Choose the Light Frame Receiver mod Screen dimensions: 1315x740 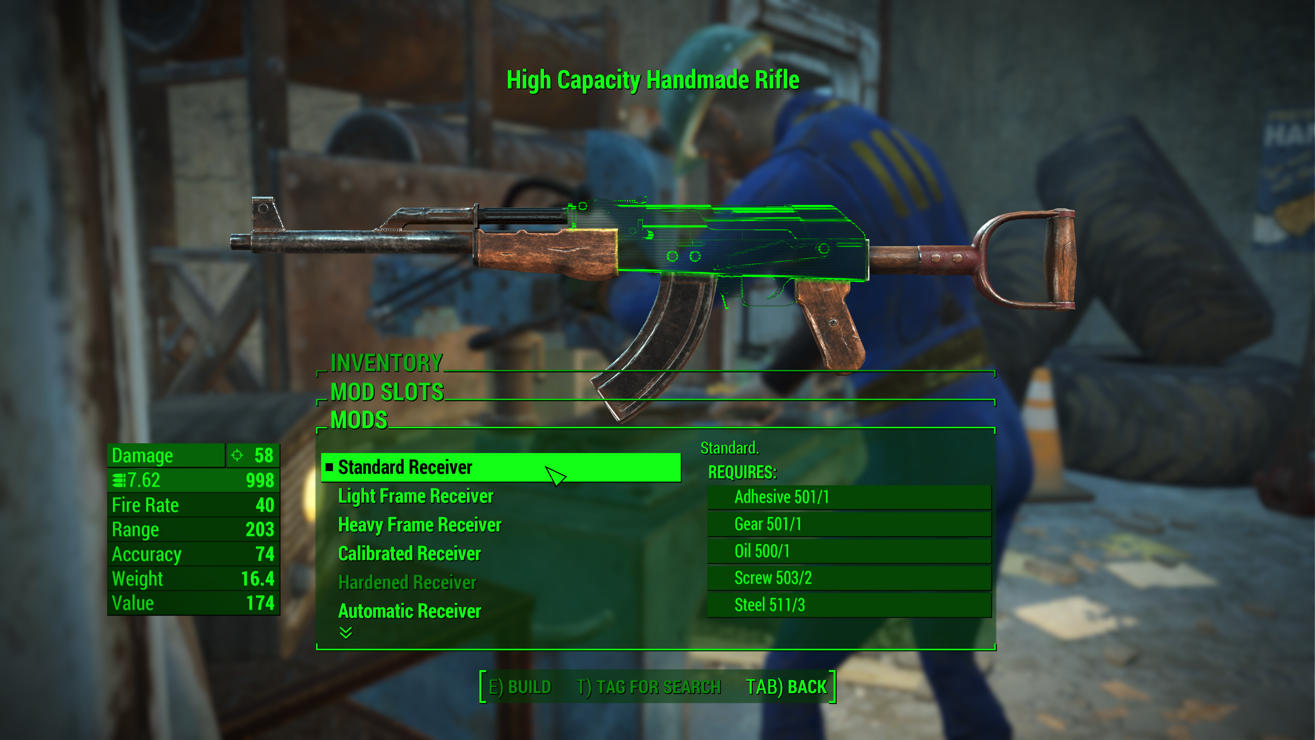[x=415, y=496]
